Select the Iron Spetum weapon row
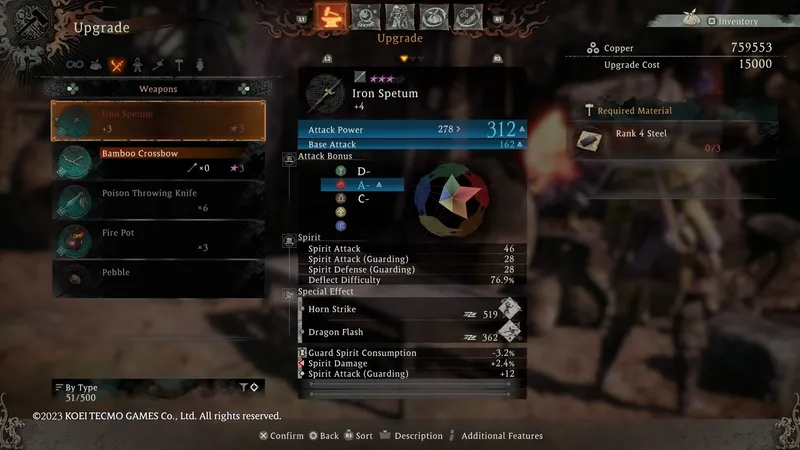 coord(158,121)
